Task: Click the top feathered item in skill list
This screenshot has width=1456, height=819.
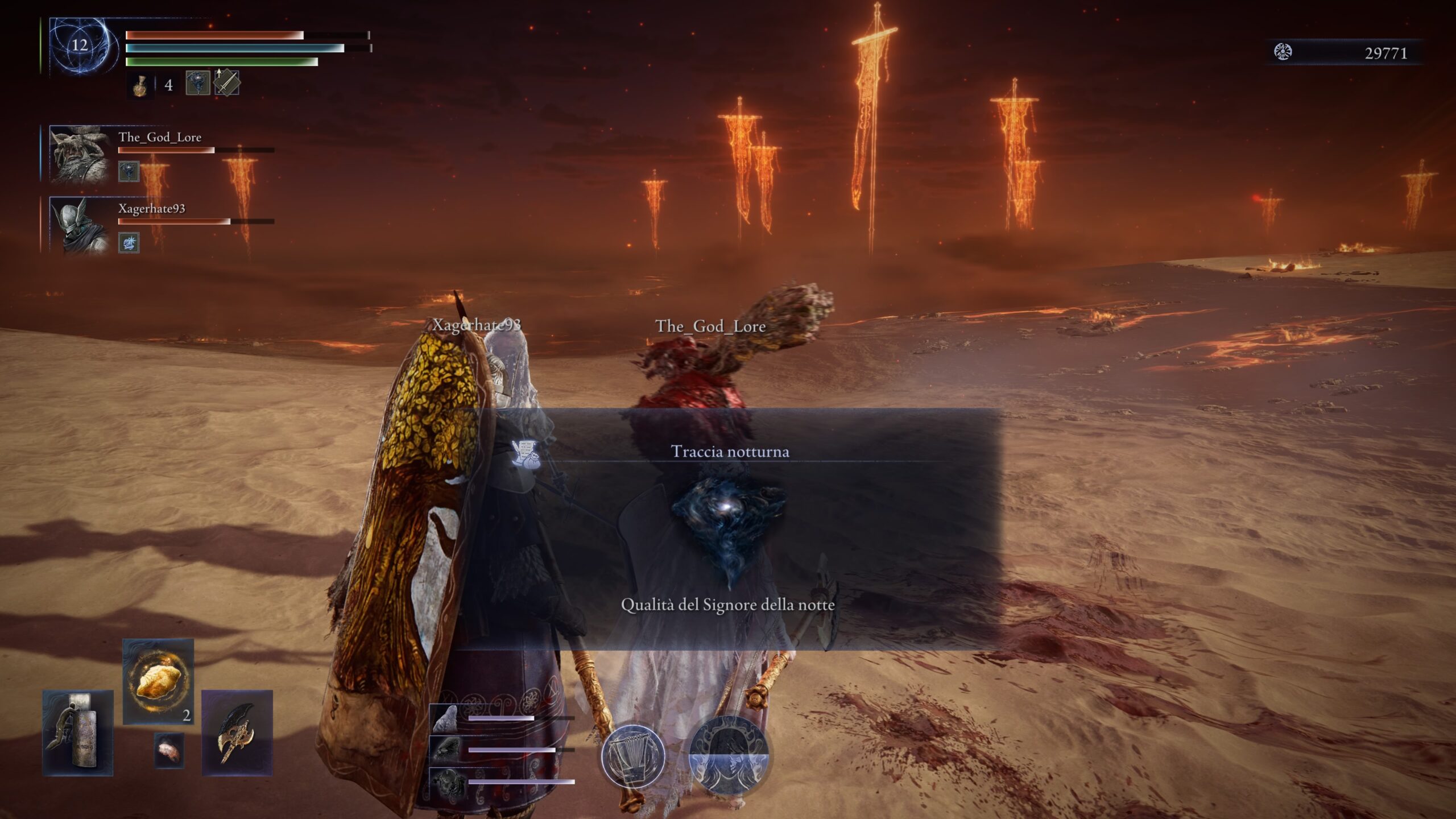Action: pos(446,719)
